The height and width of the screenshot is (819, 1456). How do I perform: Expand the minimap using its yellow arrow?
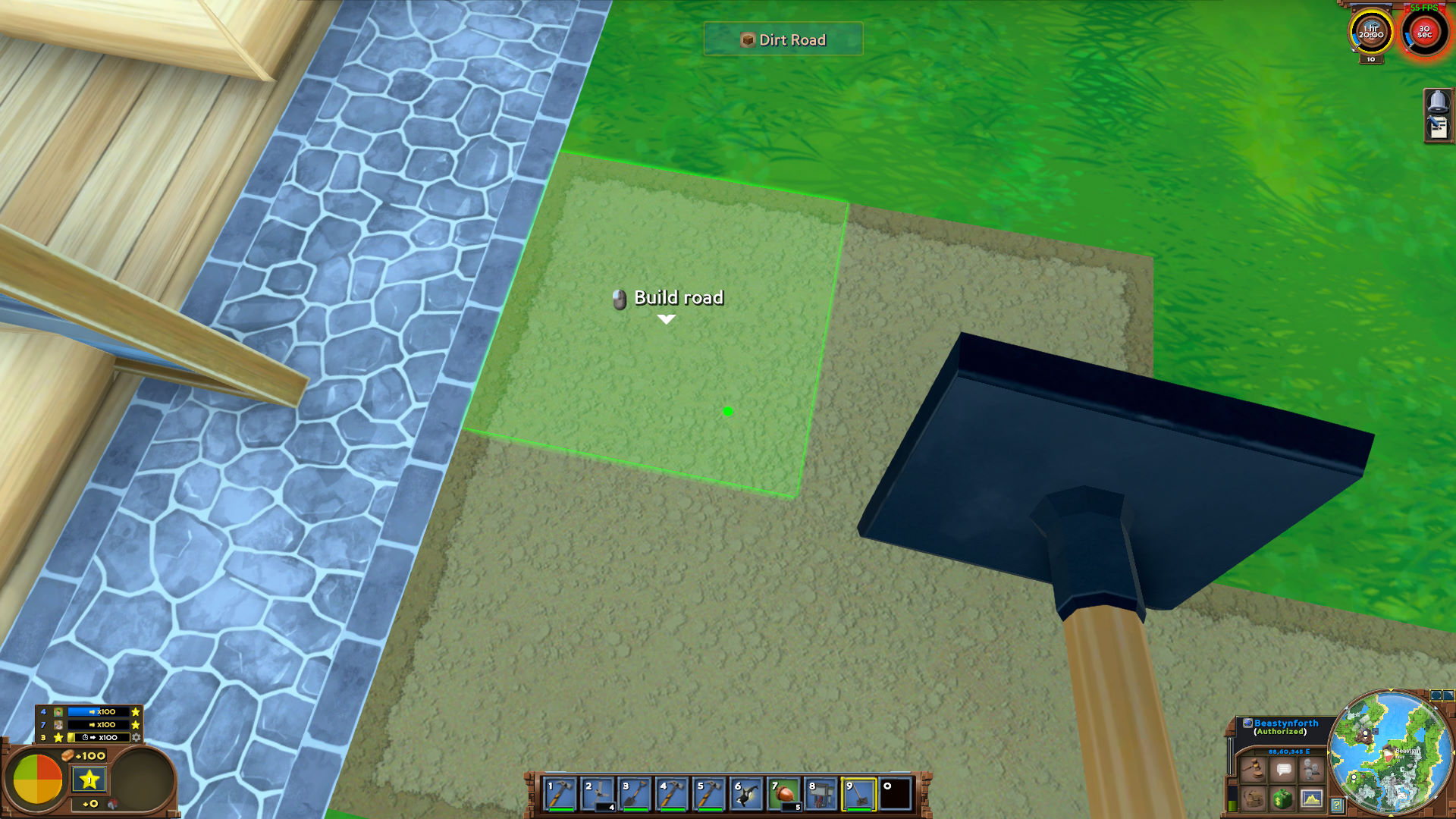(1392, 817)
